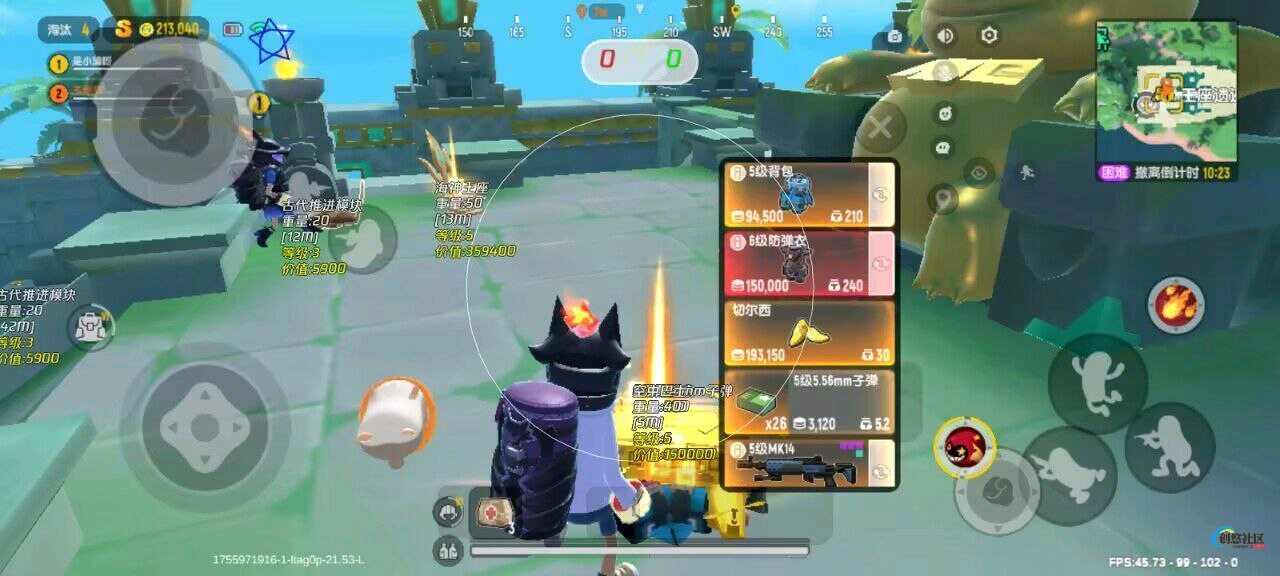Screen dimensions: 1280x576
Task: Close the loot panel with the X button
Action: coord(880,128)
